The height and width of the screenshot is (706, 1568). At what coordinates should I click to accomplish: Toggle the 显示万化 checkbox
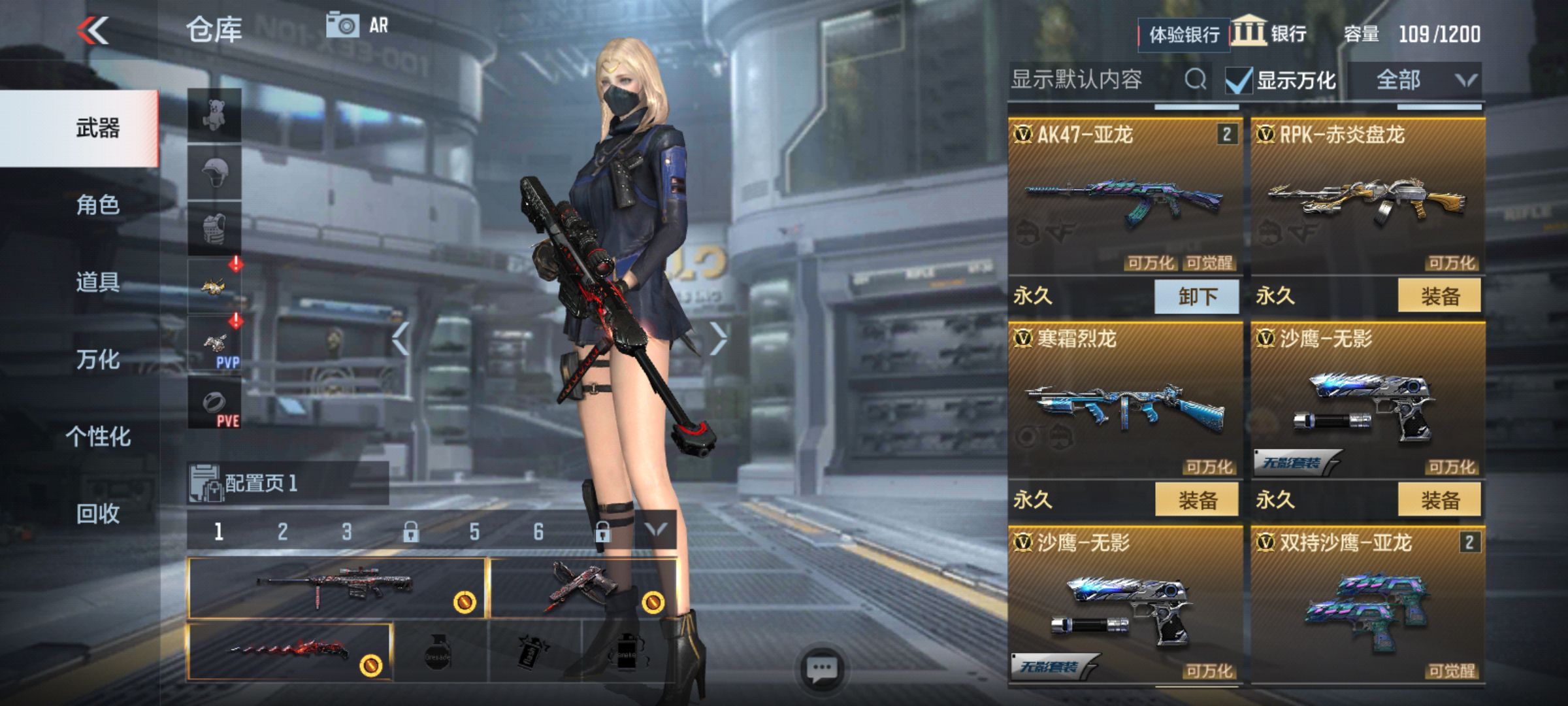point(1239,81)
